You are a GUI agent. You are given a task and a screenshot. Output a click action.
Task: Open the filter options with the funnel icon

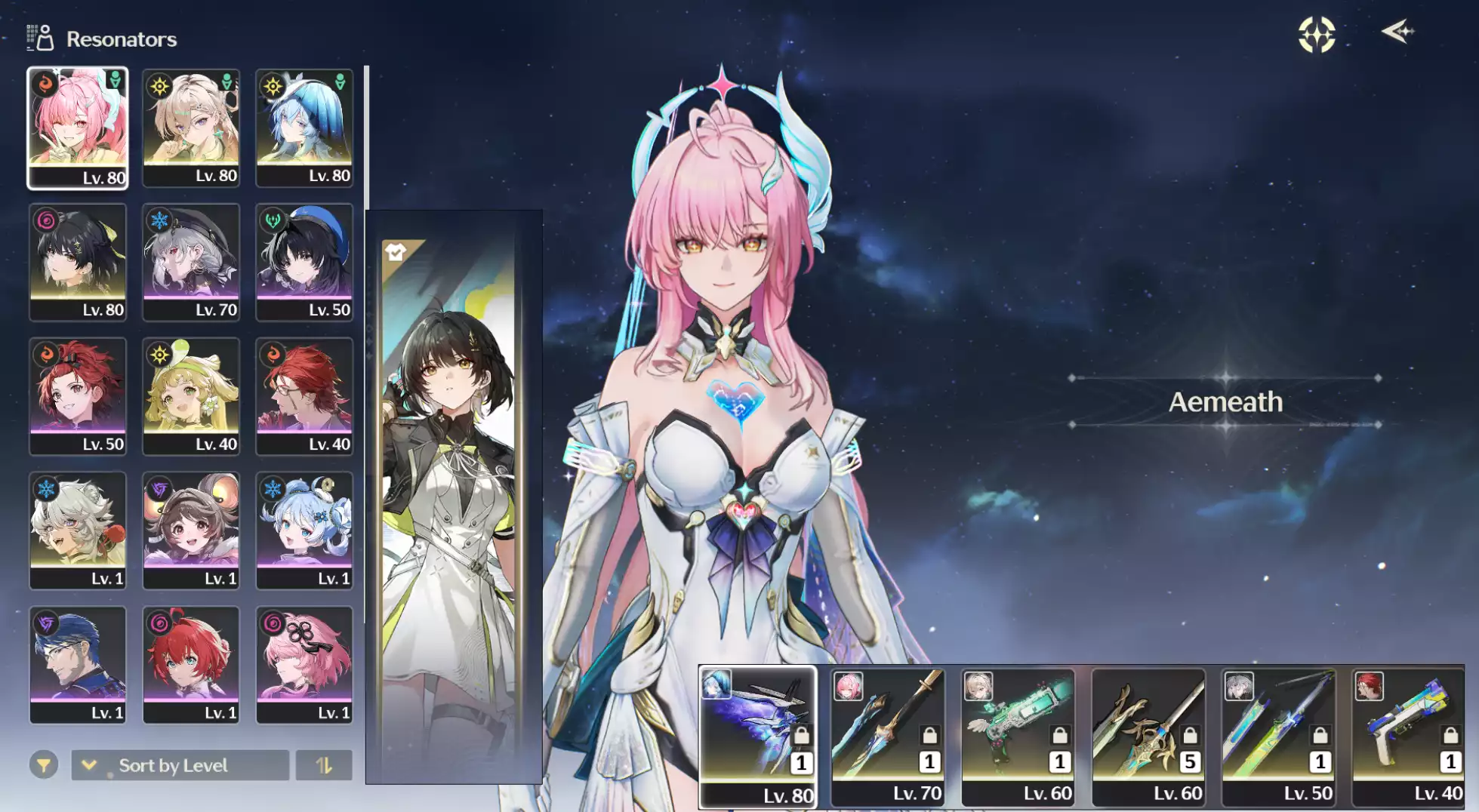45,764
